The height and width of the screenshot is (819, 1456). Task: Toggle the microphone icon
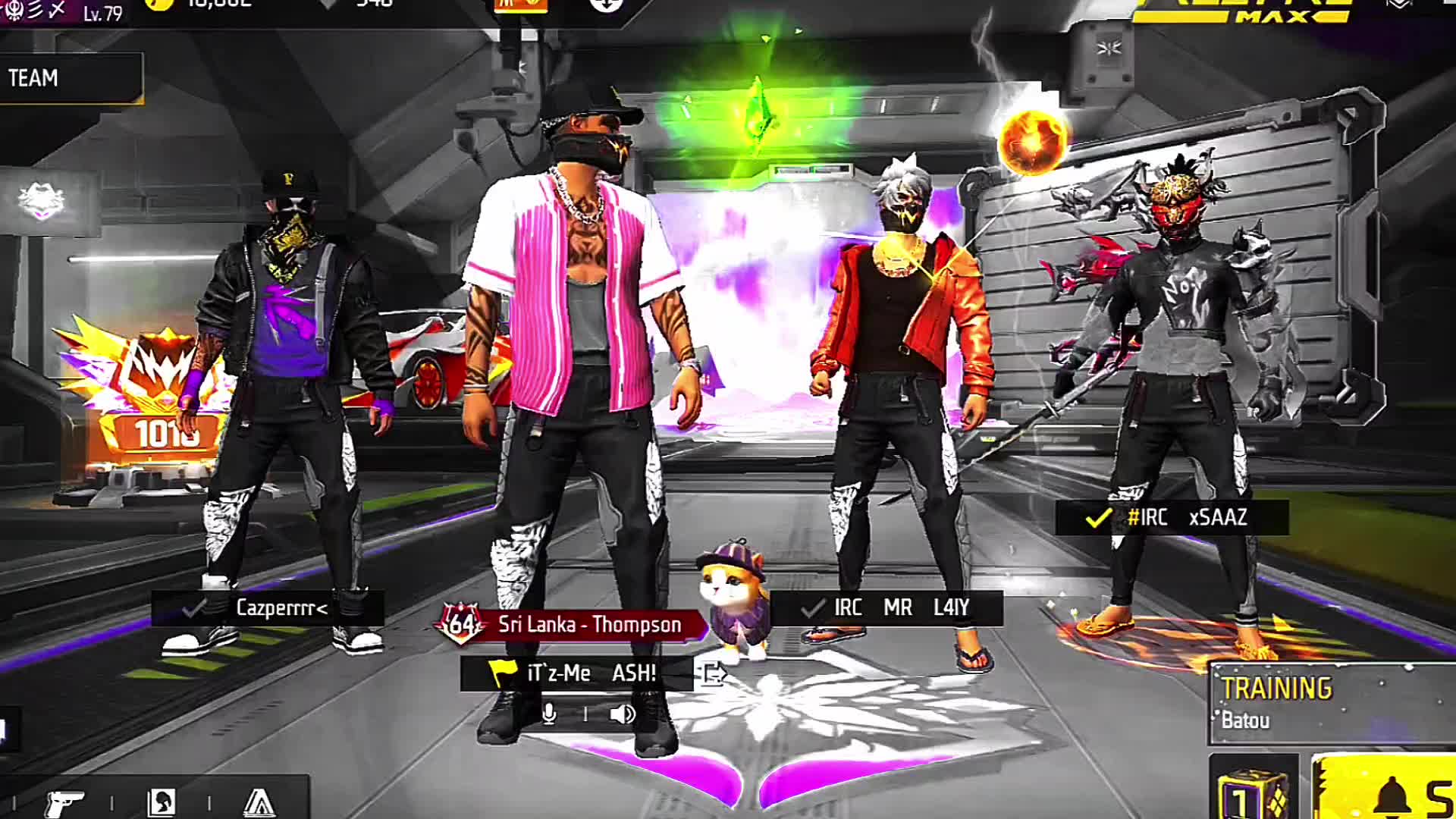[x=550, y=714]
